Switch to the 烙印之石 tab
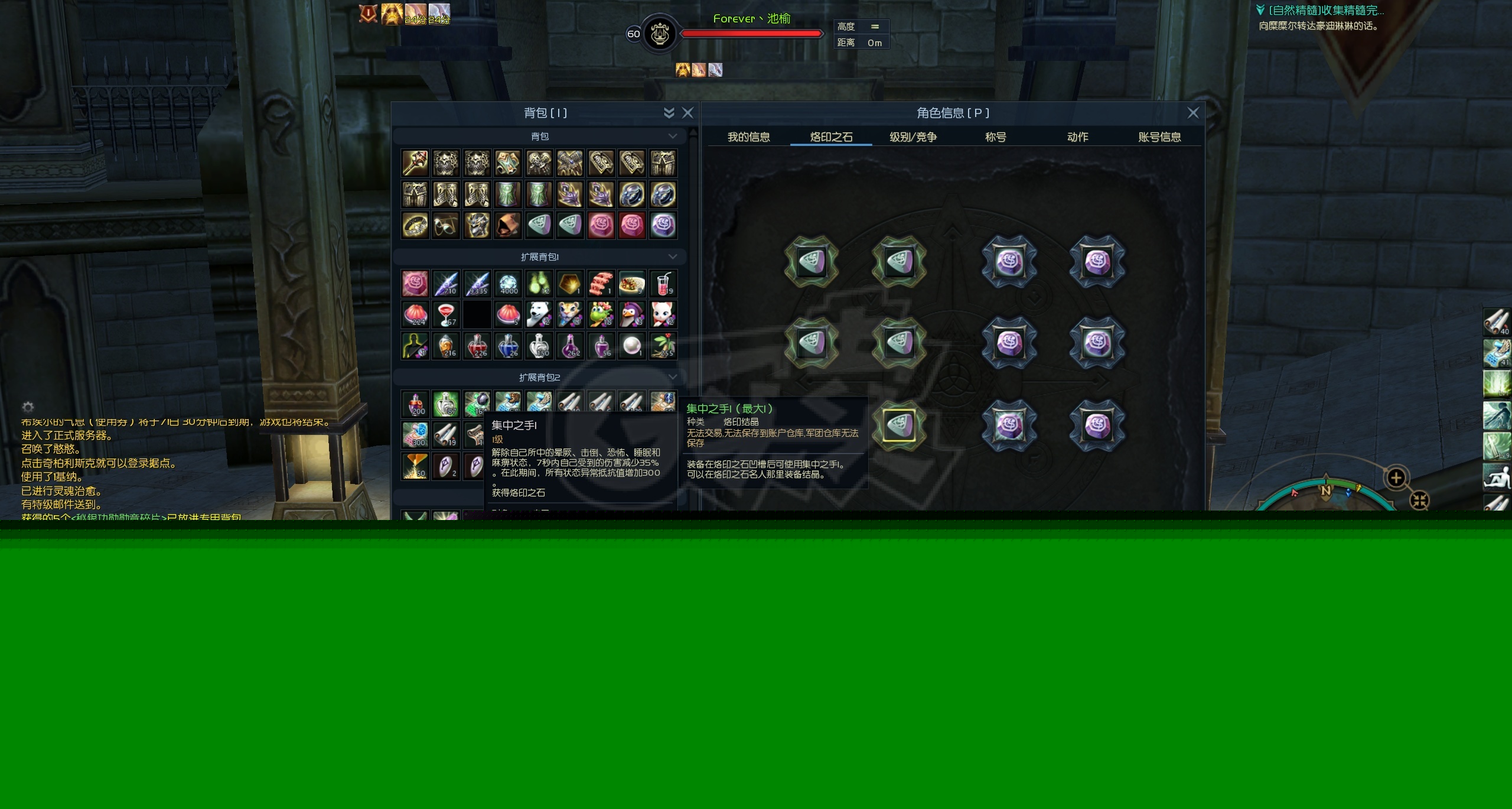 tap(831, 137)
